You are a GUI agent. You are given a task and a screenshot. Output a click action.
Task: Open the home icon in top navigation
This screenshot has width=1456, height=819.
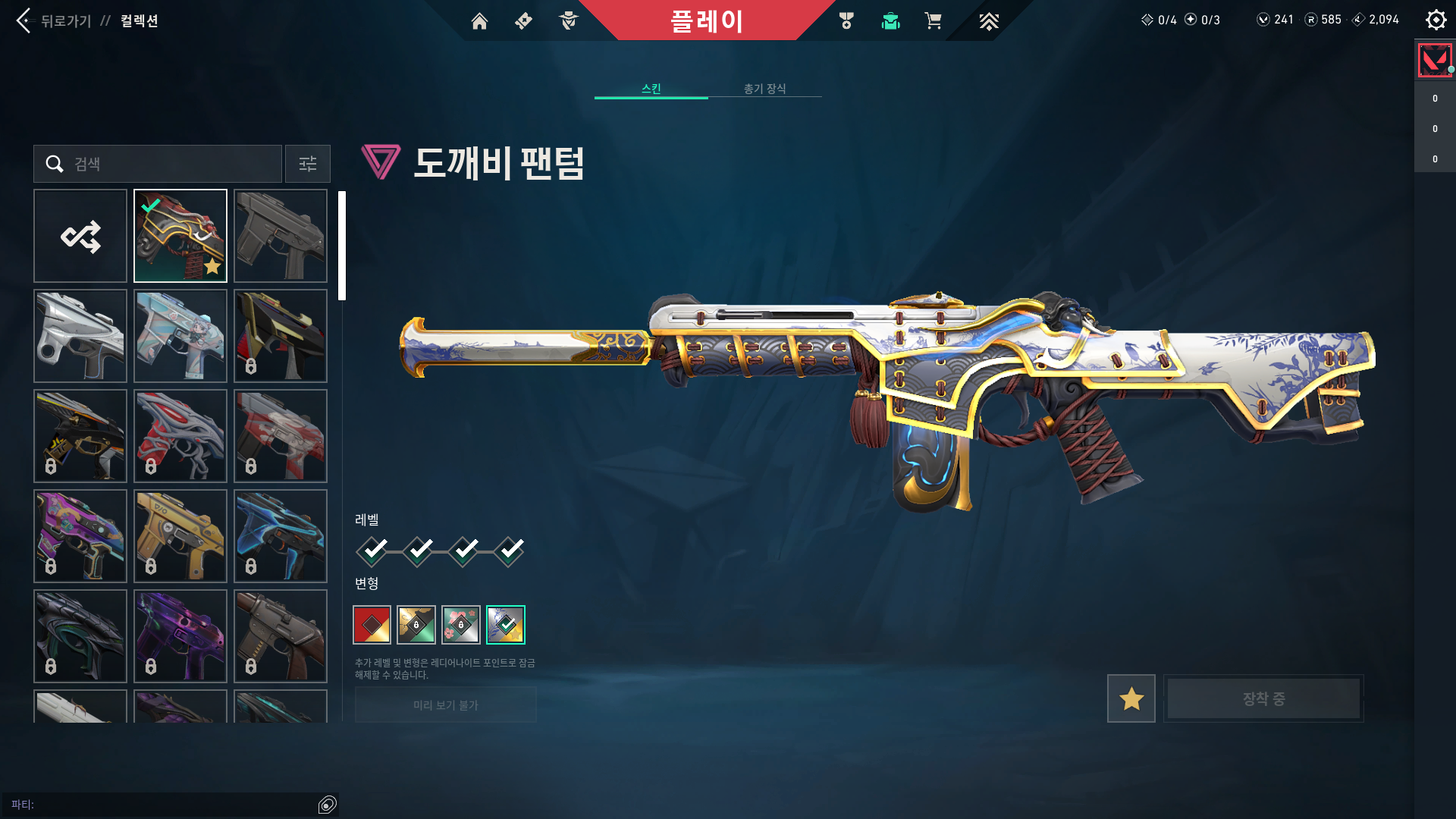point(479,21)
